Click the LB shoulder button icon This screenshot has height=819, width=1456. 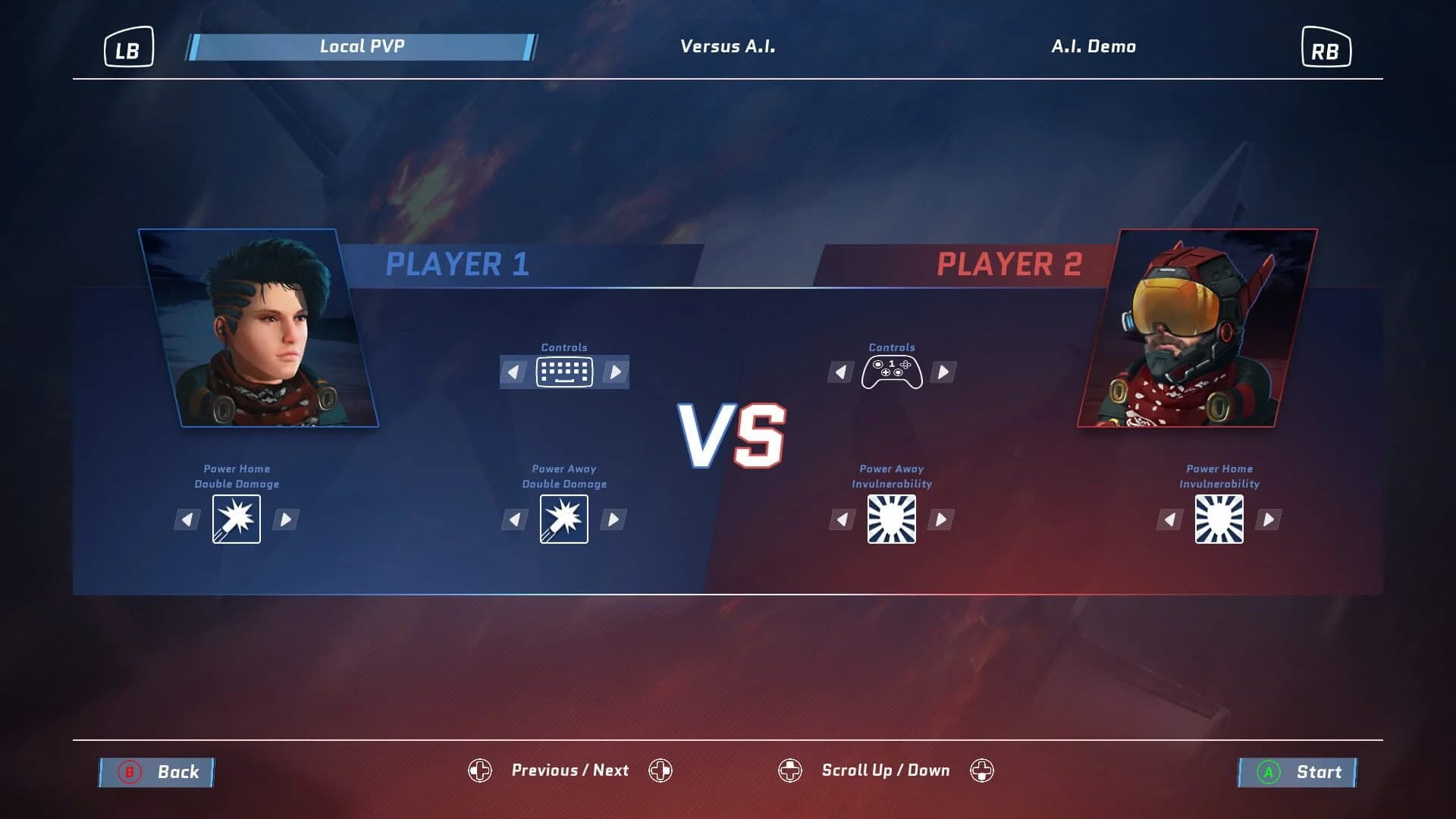(x=127, y=47)
